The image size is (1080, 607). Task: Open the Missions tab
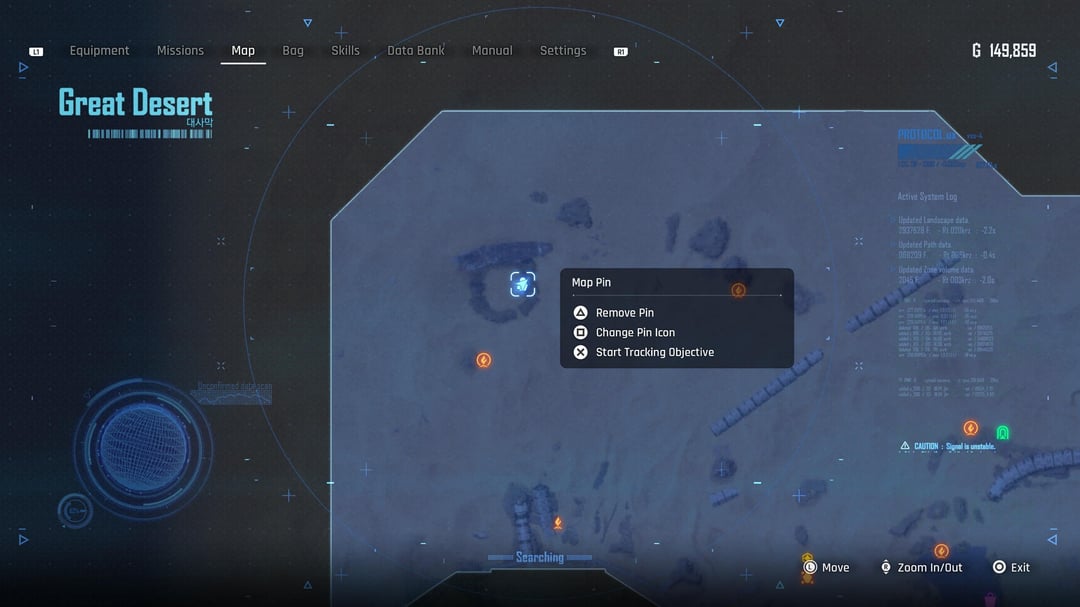tap(180, 51)
